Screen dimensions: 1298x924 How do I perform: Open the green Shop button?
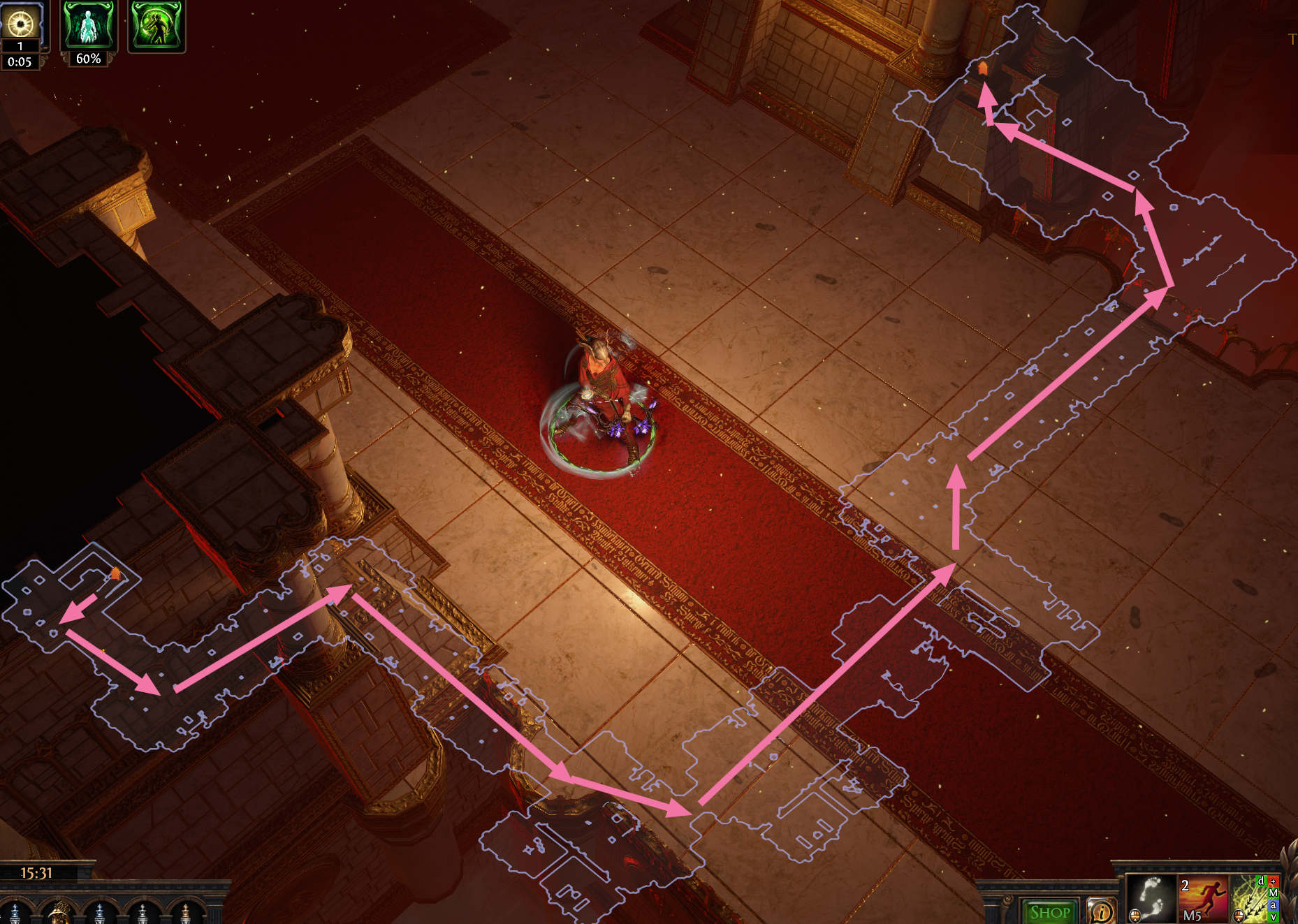[x=1050, y=911]
